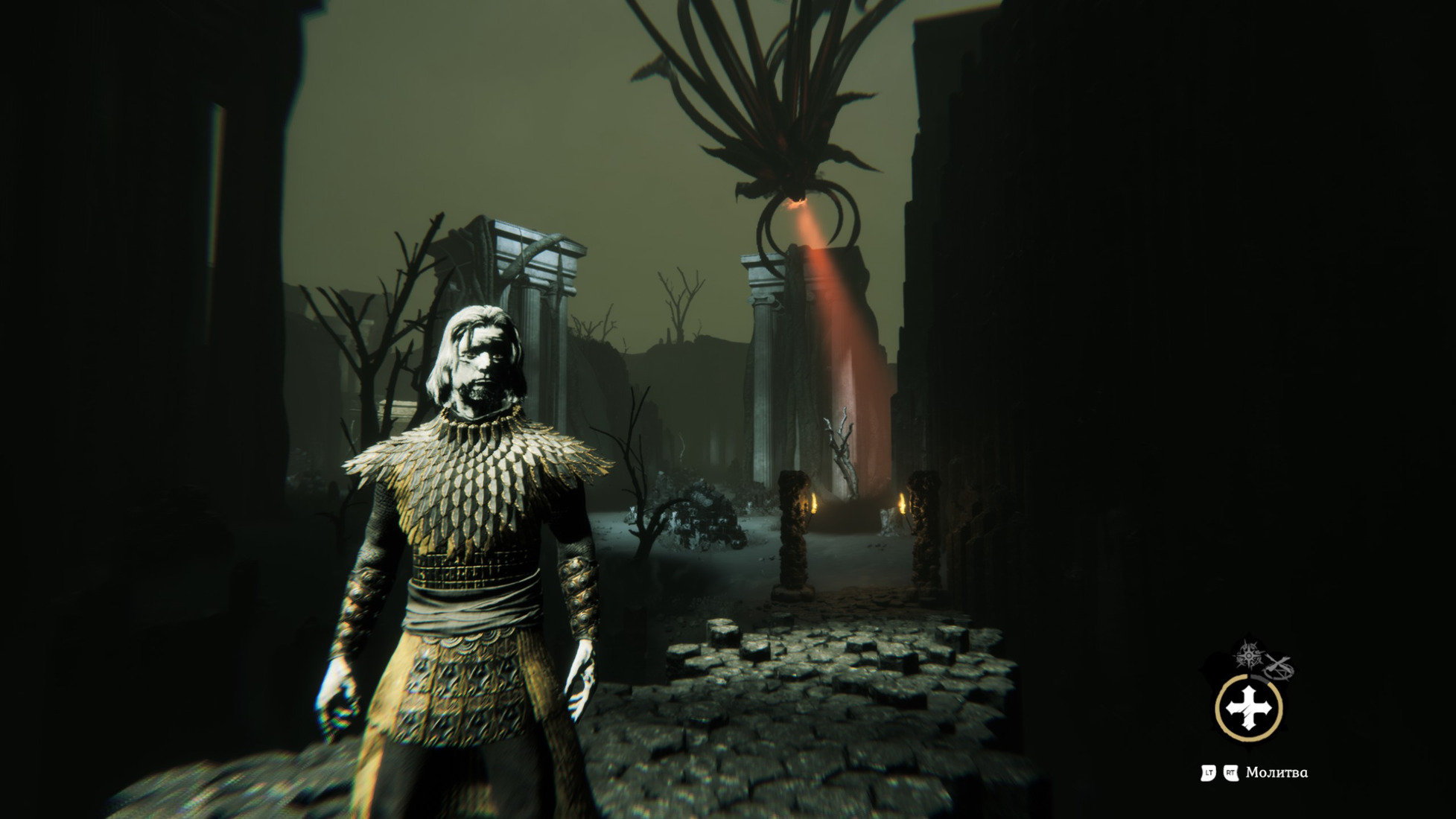1456x819 pixels.
Task: Activate the white cross prayer ability icon
Action: (x=1249, y=708)
